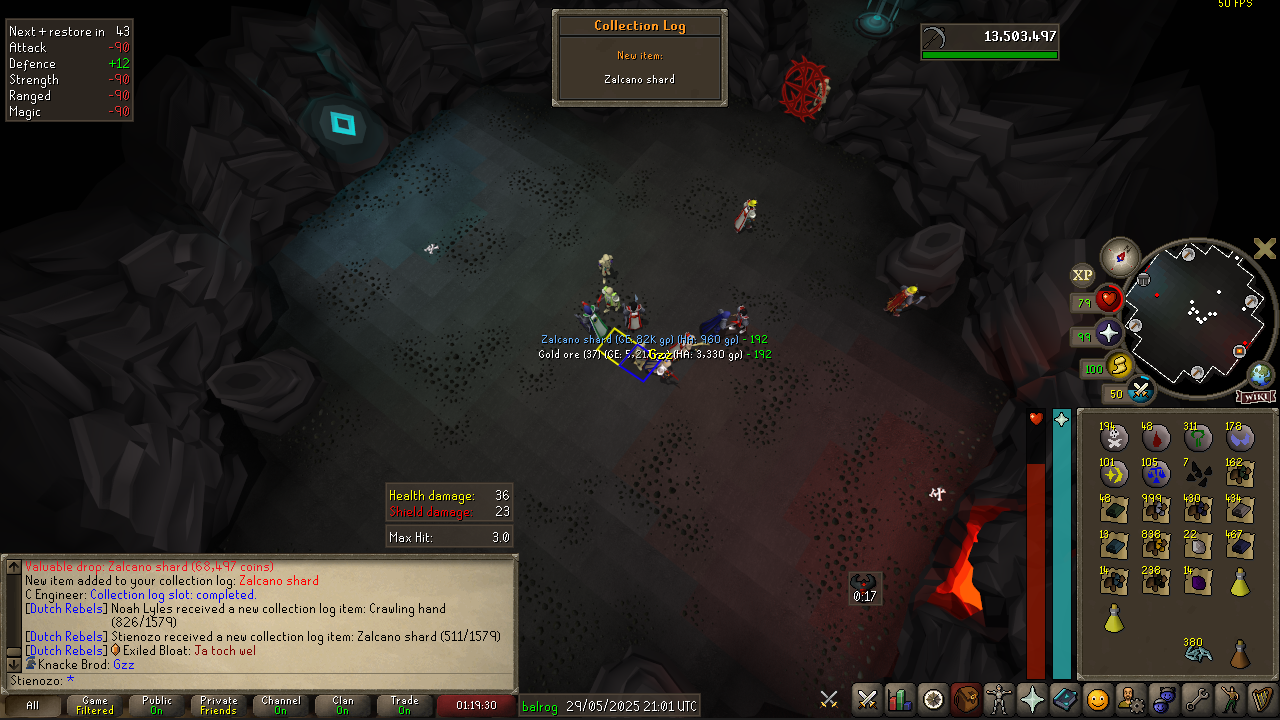Open the Emotes smiley face tab
The width and height of the screenshot is (1280, 720).
click(1097, 699)
